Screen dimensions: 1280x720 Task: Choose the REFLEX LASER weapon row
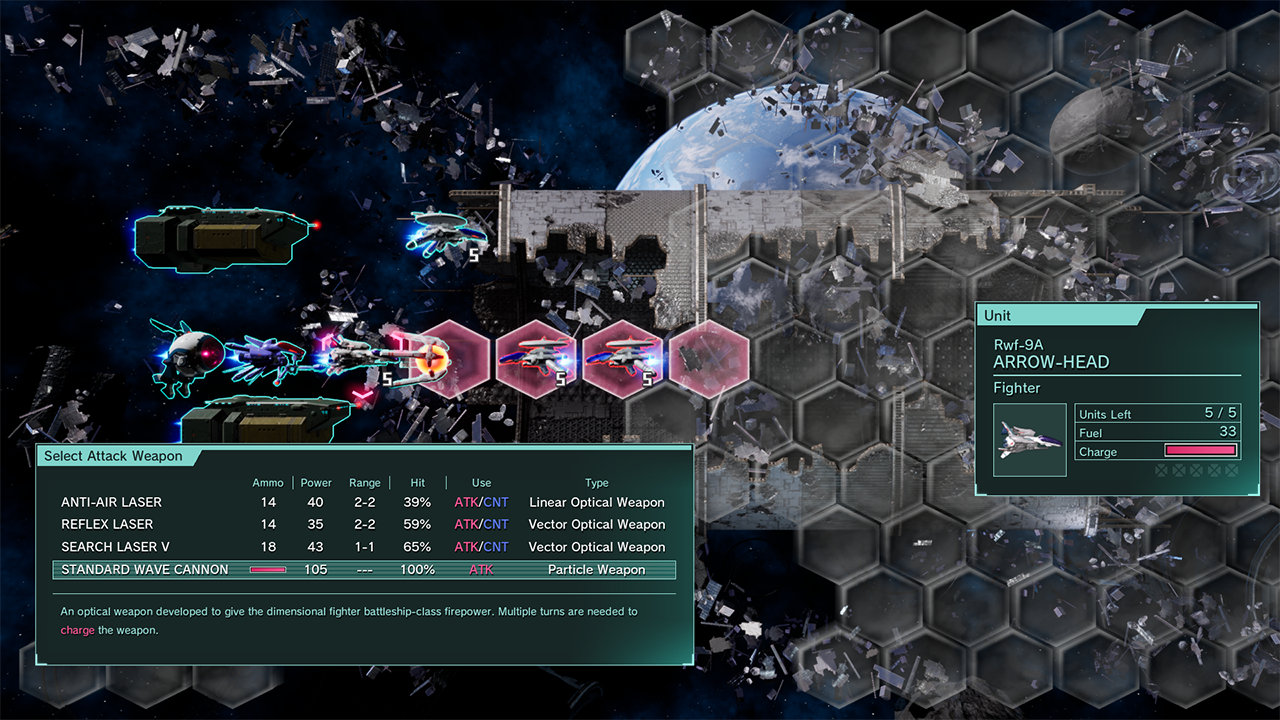[107, 524]
